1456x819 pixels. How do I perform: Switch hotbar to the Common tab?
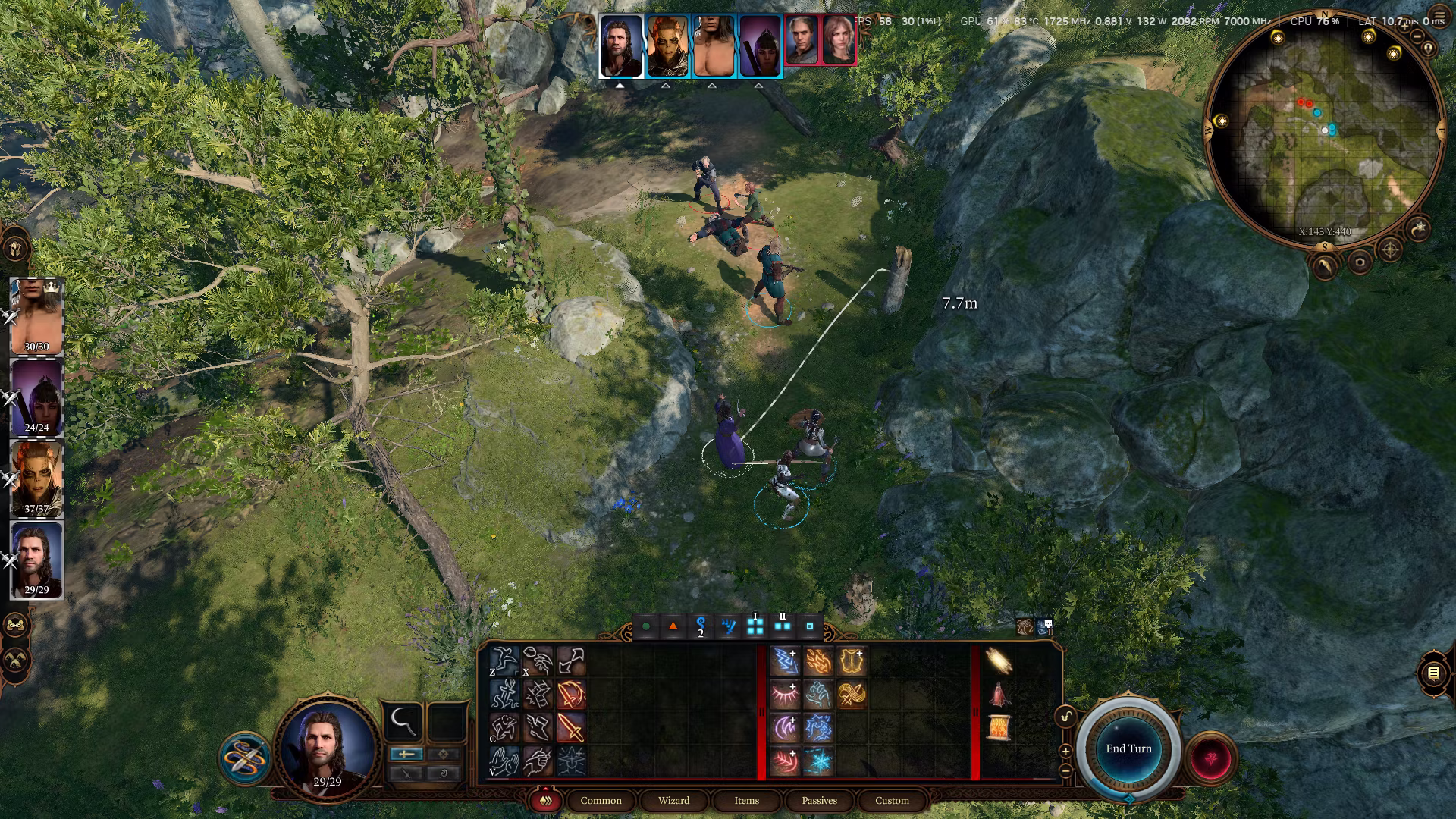601,800
